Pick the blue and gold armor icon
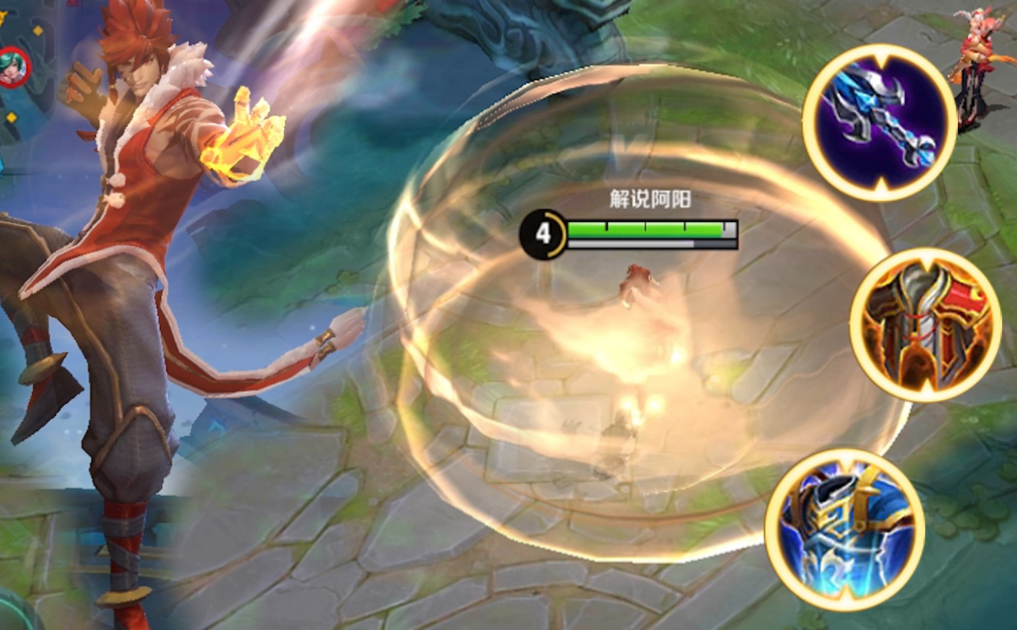The width and height of the screenshot is (1017, 630). (x=844, y=527)
